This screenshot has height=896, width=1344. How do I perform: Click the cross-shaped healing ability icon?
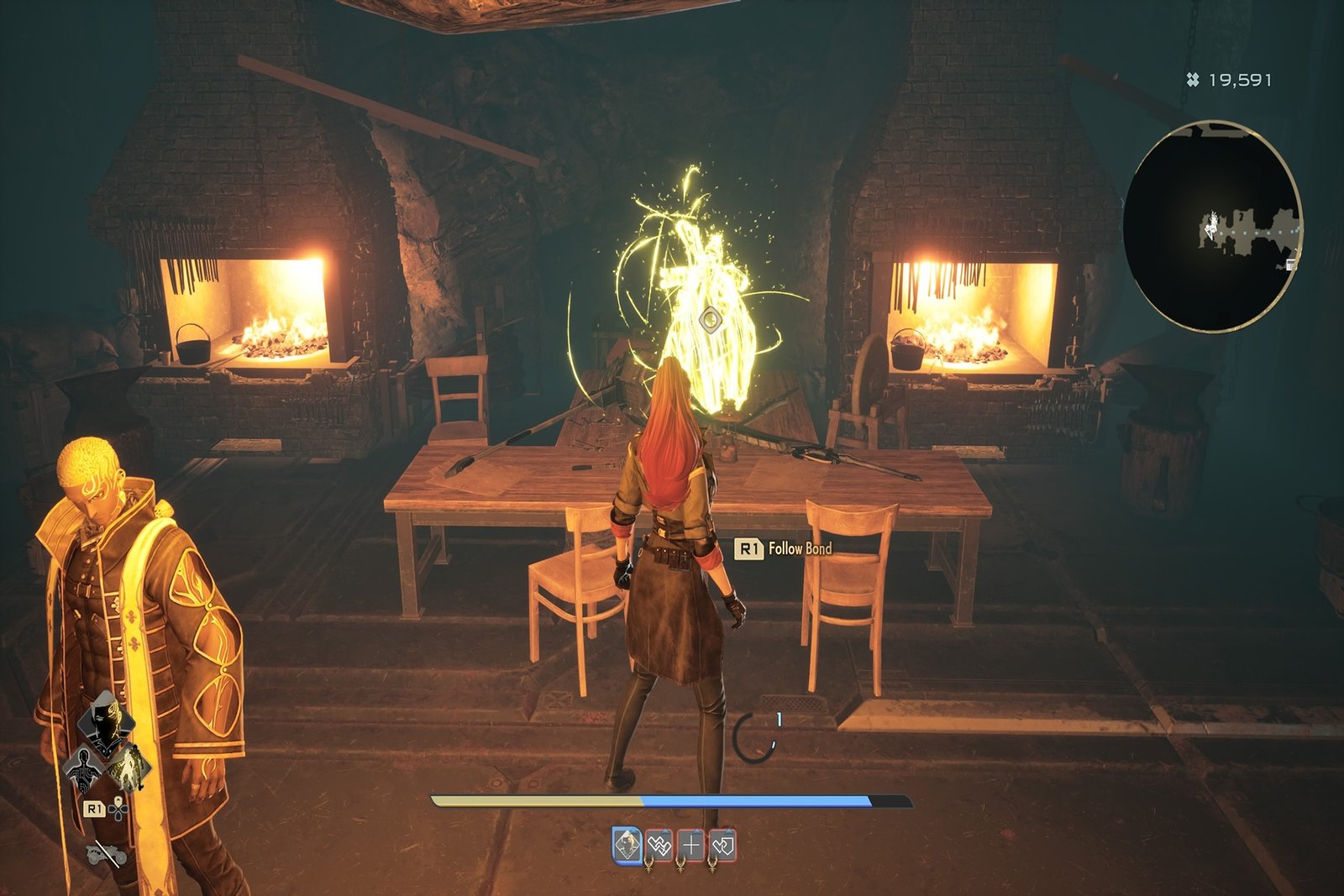691,845
